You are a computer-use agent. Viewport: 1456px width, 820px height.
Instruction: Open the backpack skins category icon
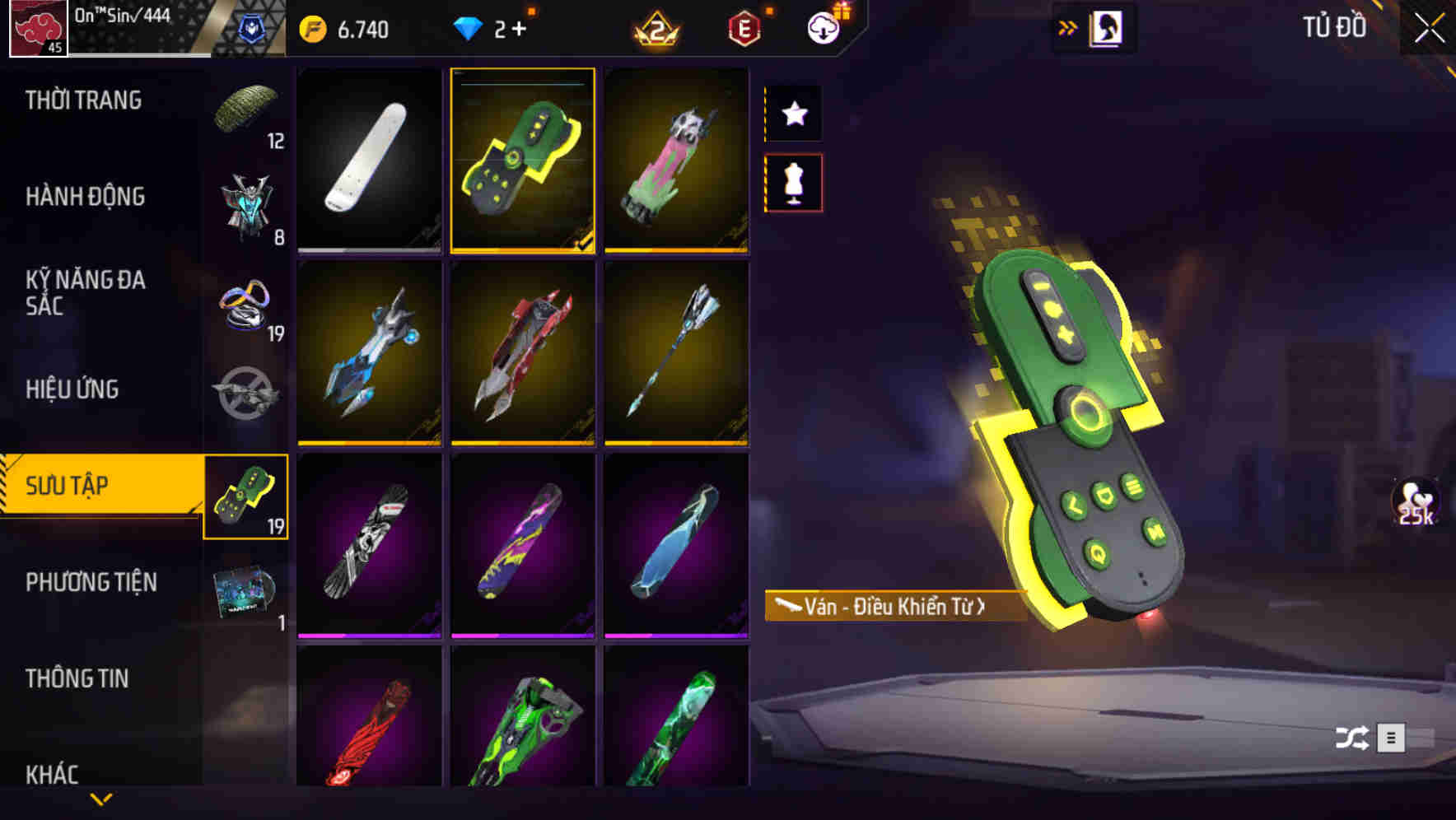pos(247,206)
